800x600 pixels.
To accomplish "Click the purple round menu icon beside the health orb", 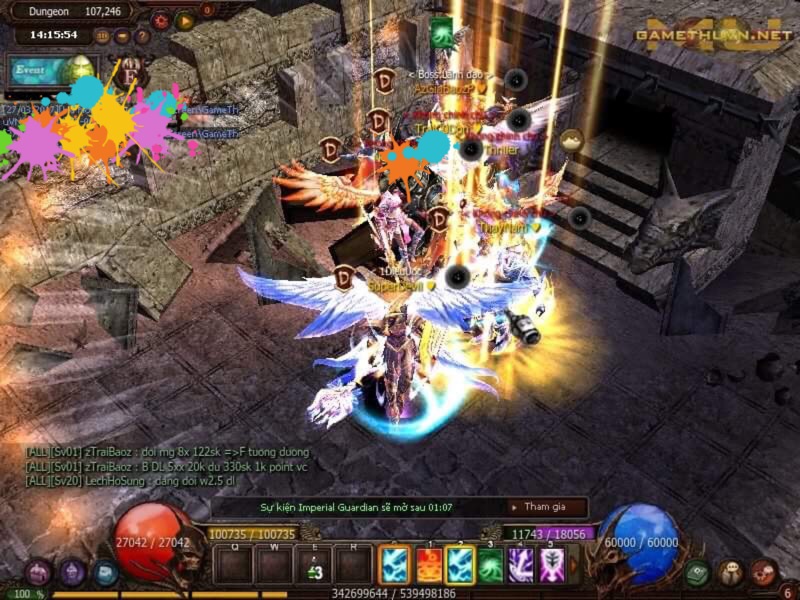I will pyautogui.click(x=72, y=573).
